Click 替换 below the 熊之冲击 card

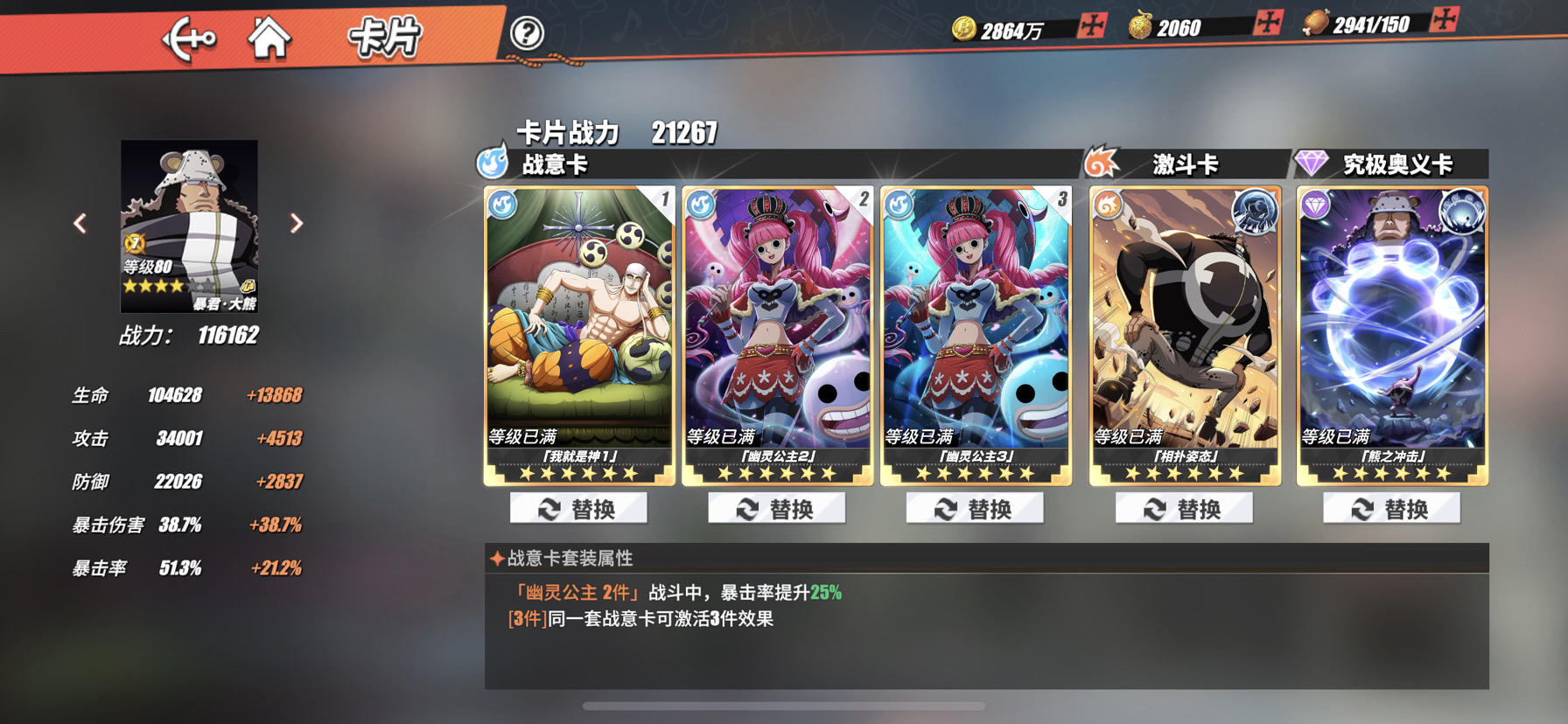pyautogui.click(x=1389, y=508)
